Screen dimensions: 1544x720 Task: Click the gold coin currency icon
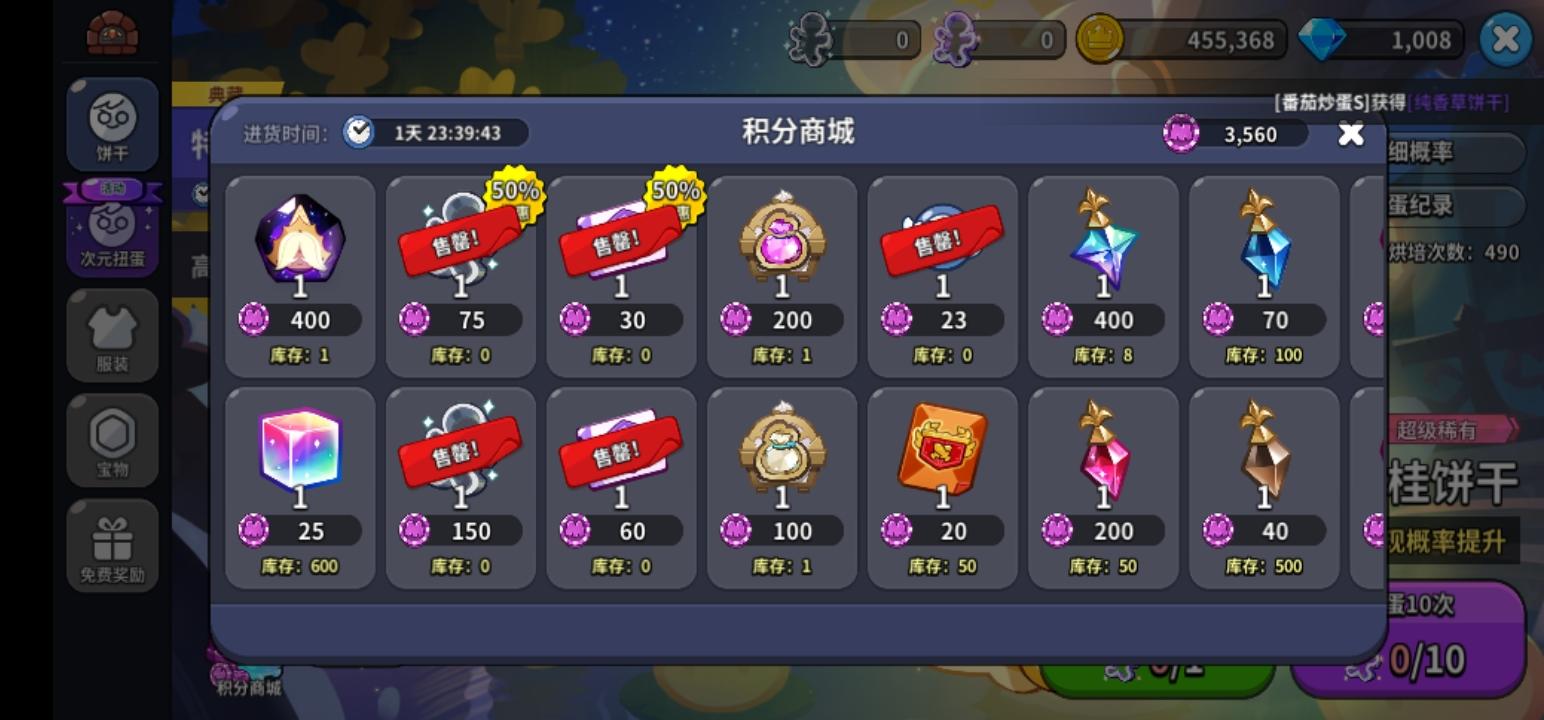[1099, 40]
